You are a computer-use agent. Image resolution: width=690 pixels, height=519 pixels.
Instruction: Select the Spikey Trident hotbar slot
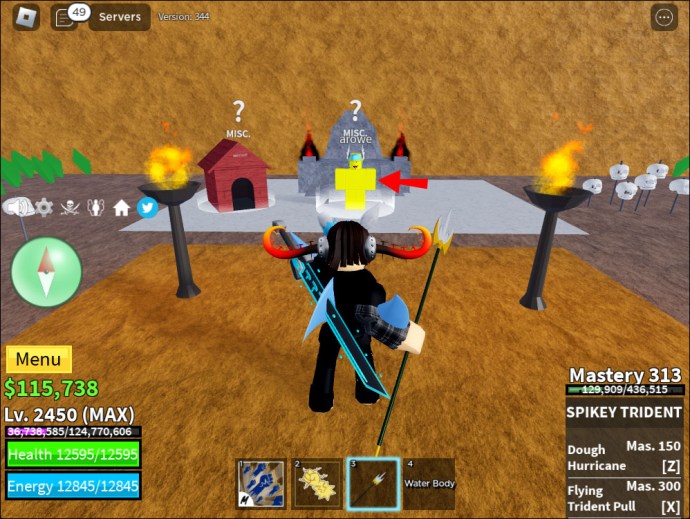click(x=371, y=483)
